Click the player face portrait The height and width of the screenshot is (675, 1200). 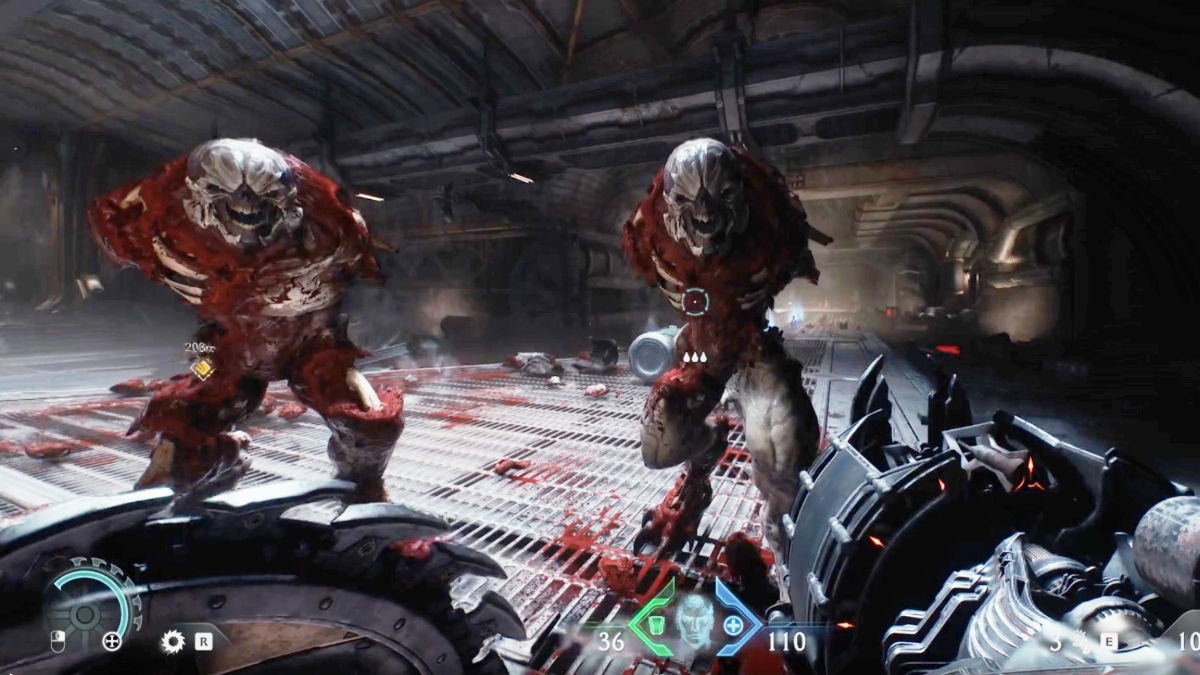click(694, 620)
